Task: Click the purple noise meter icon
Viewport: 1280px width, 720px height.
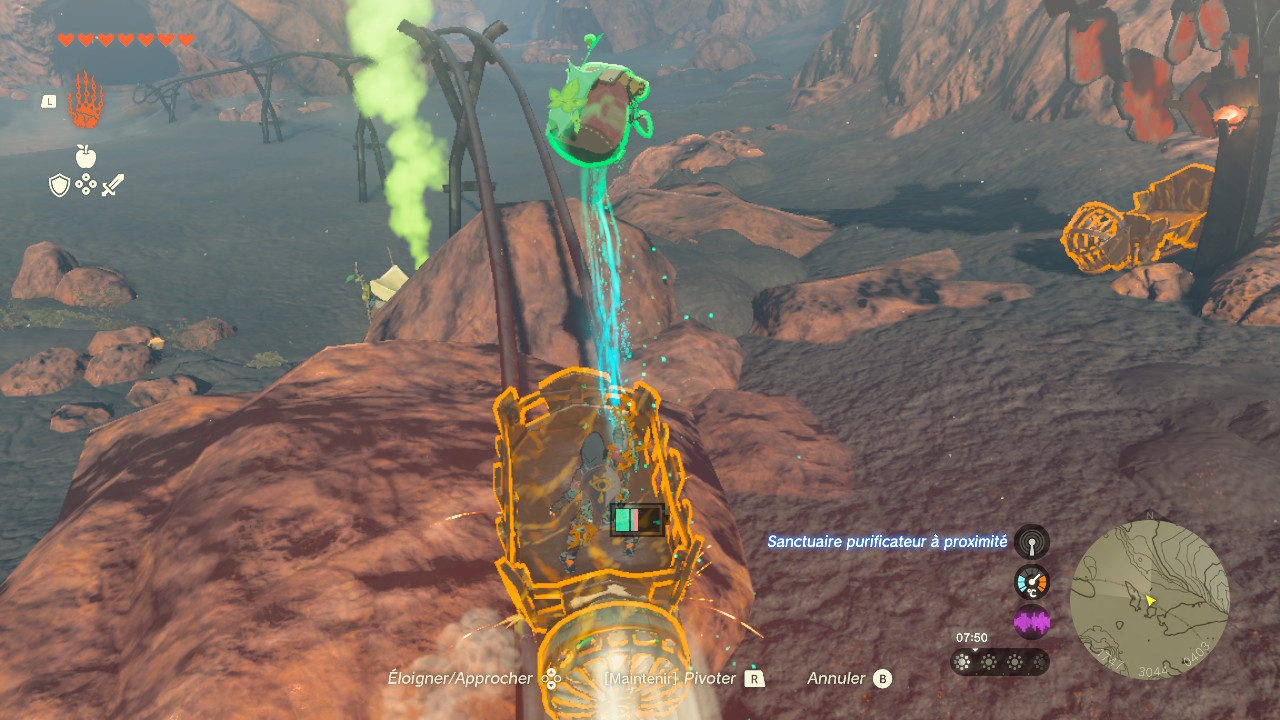Action: coord(1031,622)
